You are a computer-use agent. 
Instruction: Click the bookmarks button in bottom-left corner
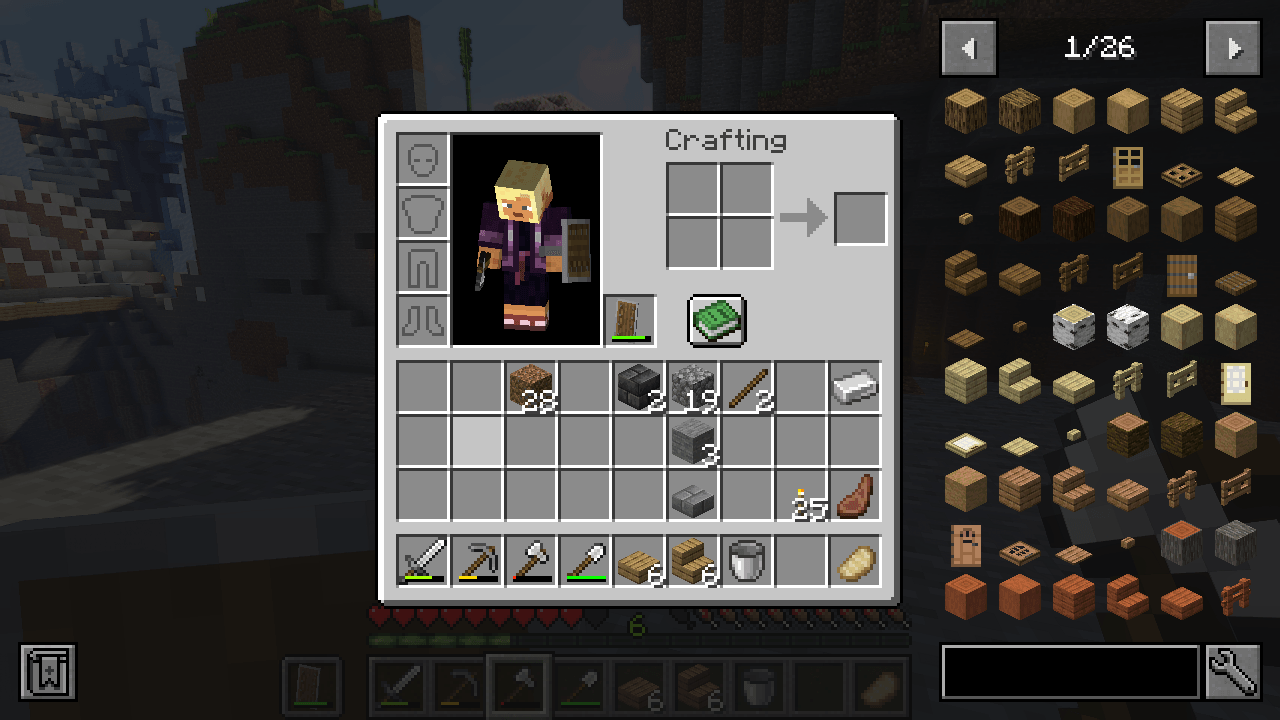(47, 672)
